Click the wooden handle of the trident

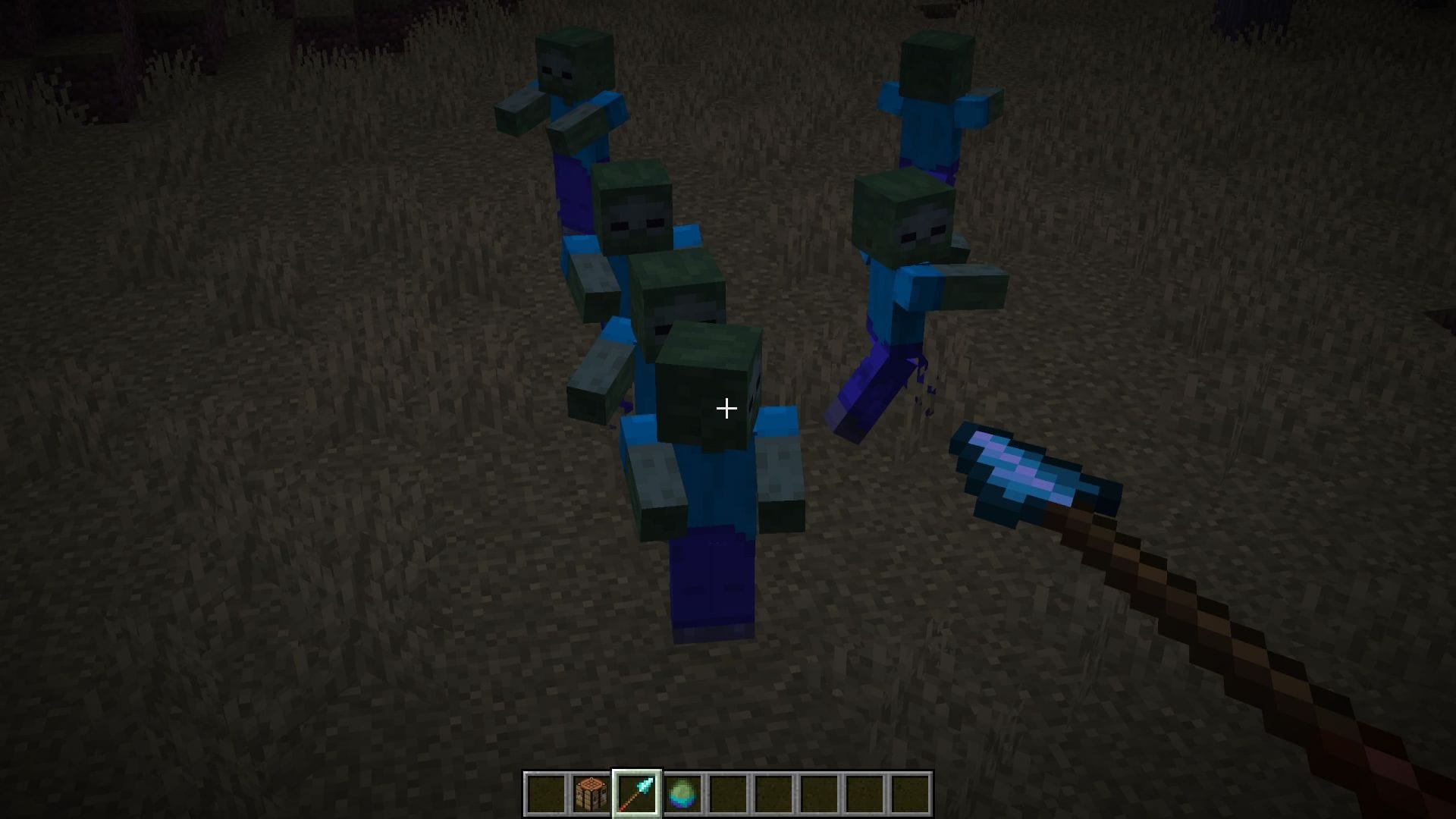point(1213,629)
